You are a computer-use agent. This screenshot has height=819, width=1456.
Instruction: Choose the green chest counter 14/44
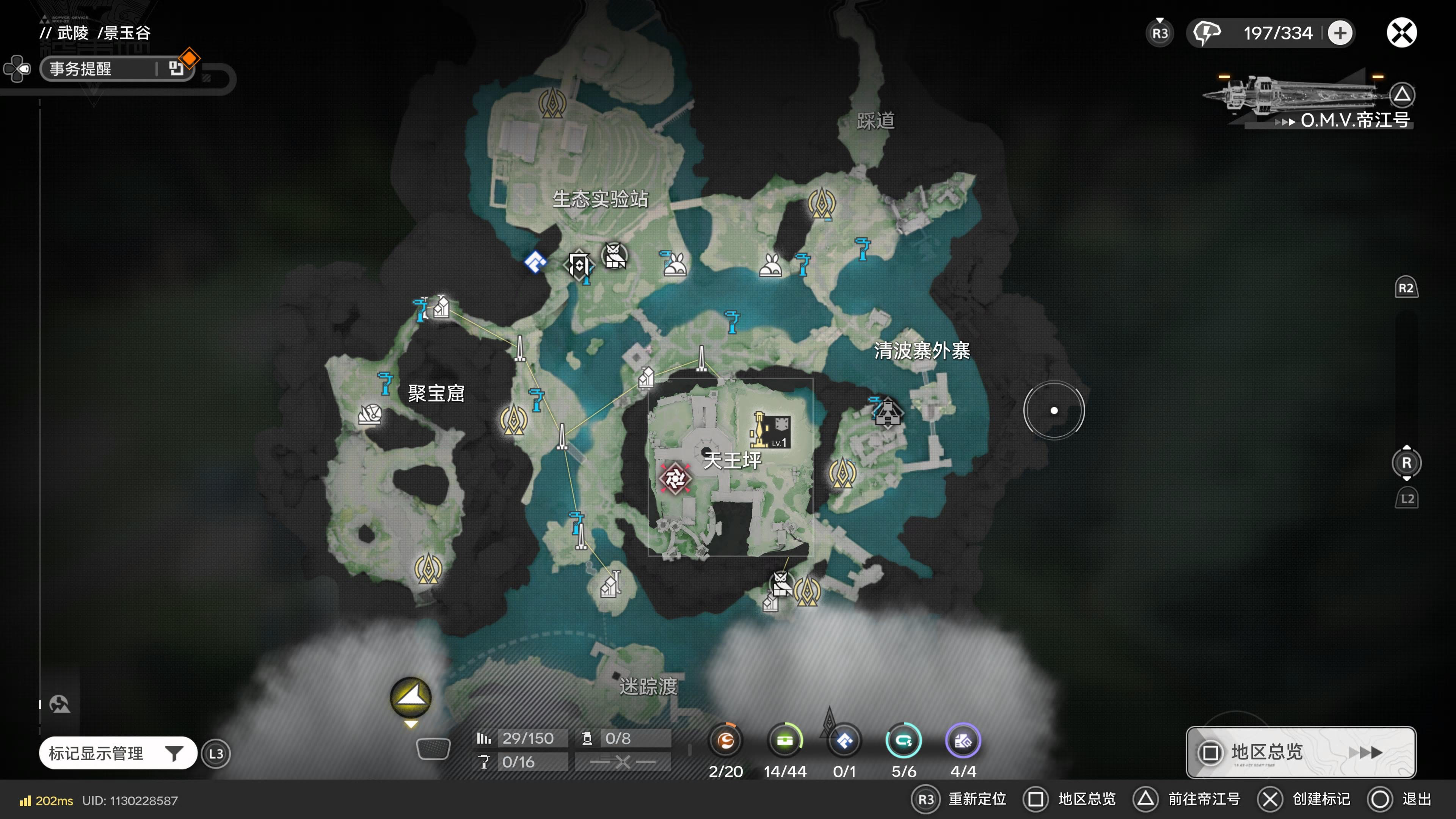click(785, 741)
